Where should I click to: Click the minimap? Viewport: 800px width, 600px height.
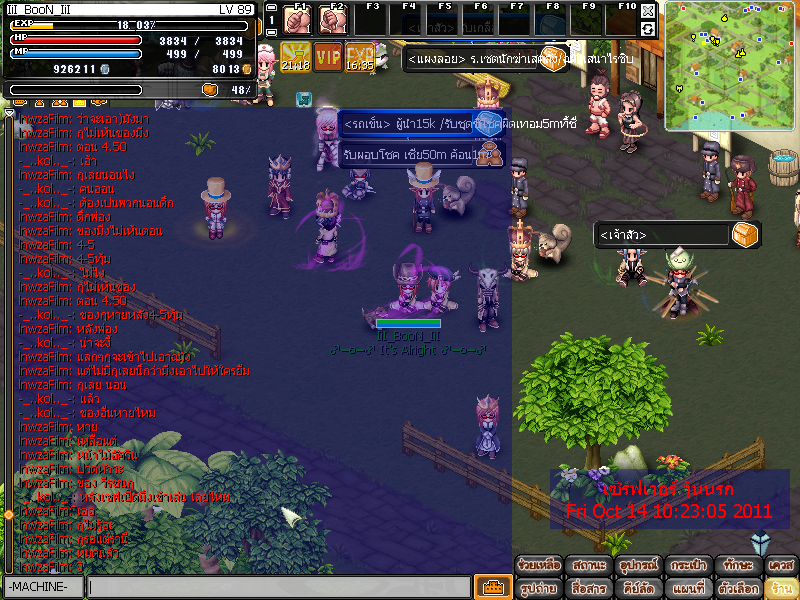(731, 66)
